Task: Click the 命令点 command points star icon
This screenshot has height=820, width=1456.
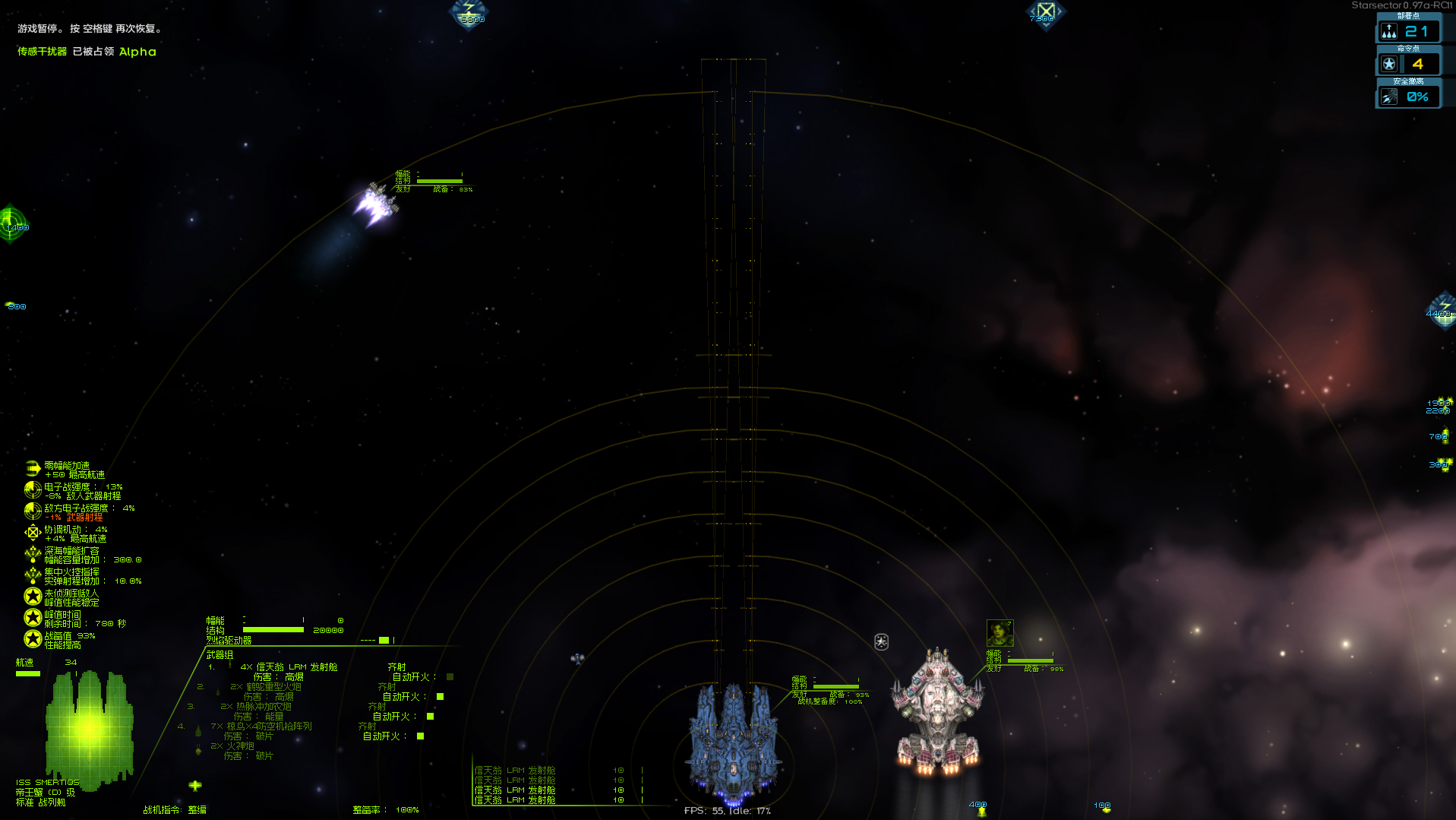Action: (x=1389, y=64)
